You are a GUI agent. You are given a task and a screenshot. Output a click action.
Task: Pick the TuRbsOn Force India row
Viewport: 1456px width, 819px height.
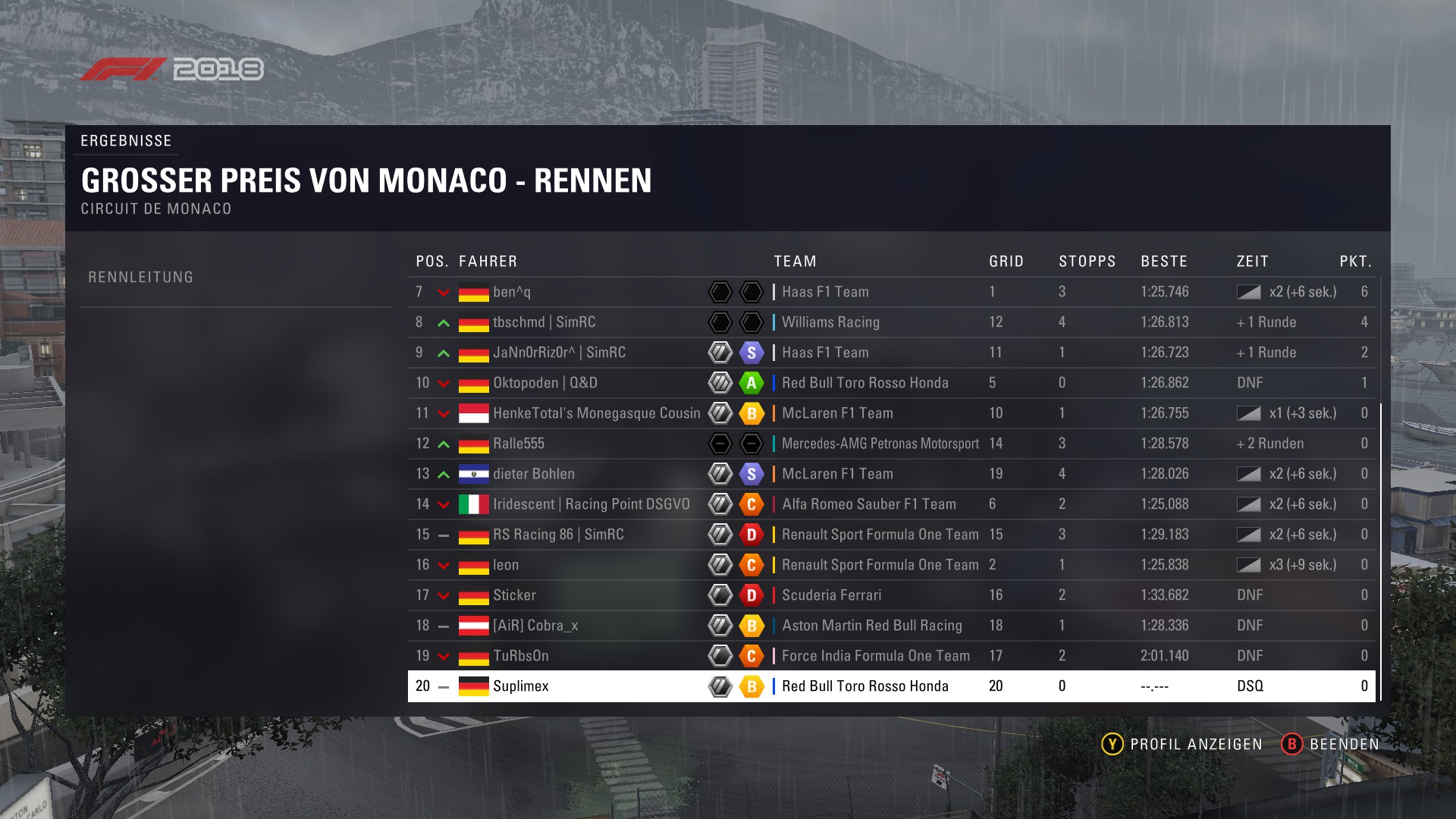point(520,656)
